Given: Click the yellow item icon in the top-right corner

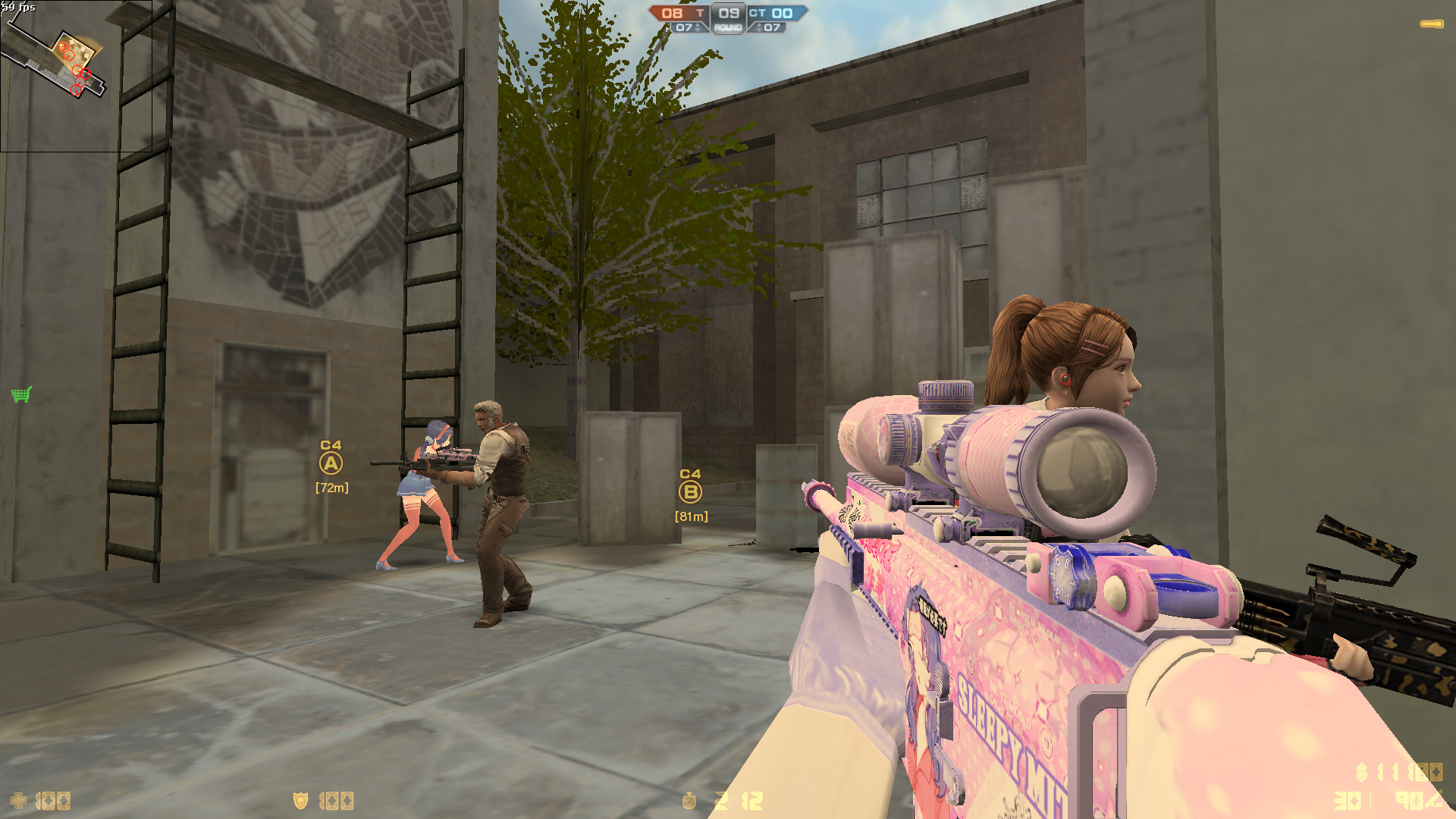Looking at the screenshot, I should [x=1432, y=24].
